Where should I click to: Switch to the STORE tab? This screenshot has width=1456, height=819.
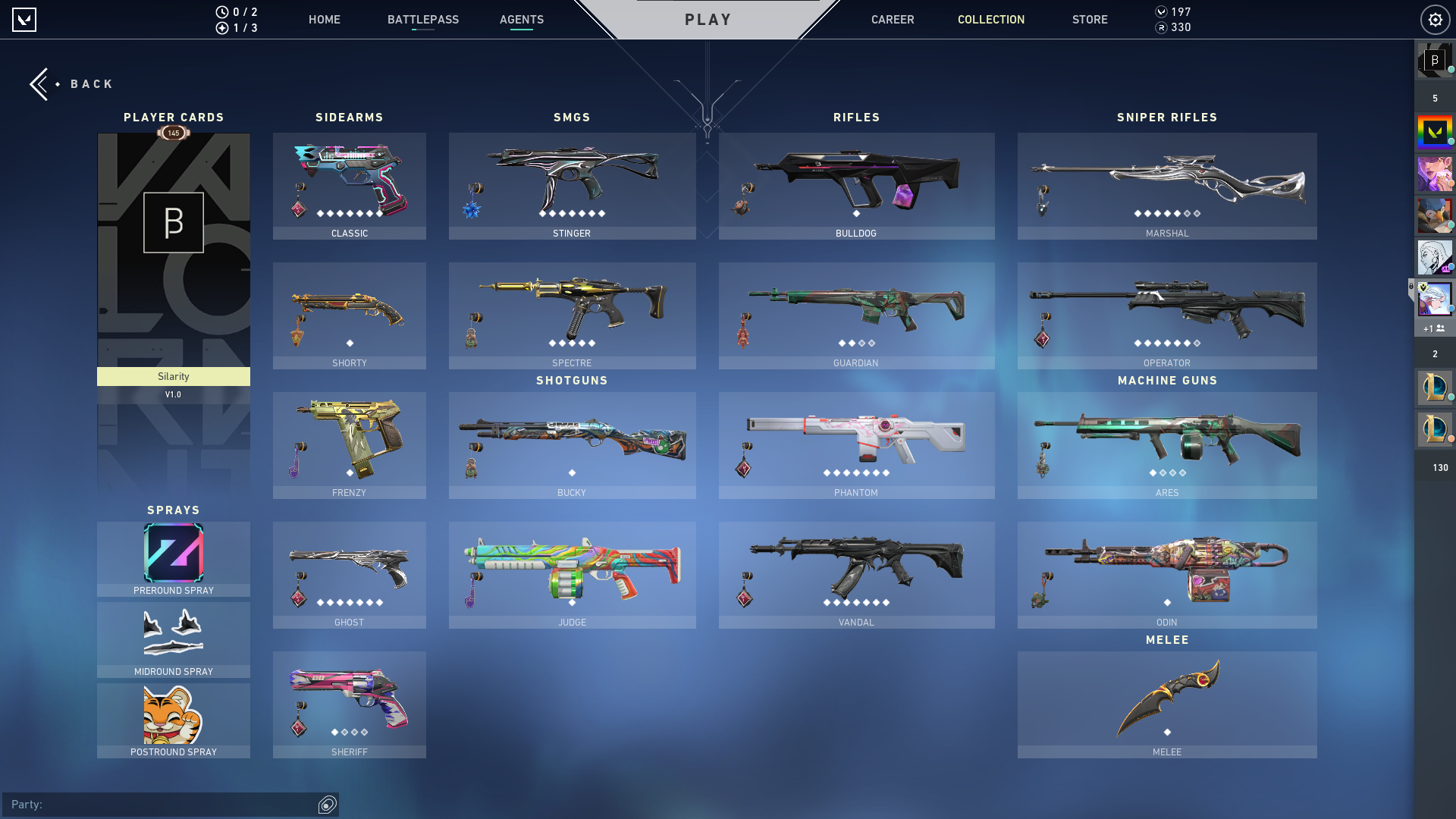pyautogui.click(x=1090, y=20)
